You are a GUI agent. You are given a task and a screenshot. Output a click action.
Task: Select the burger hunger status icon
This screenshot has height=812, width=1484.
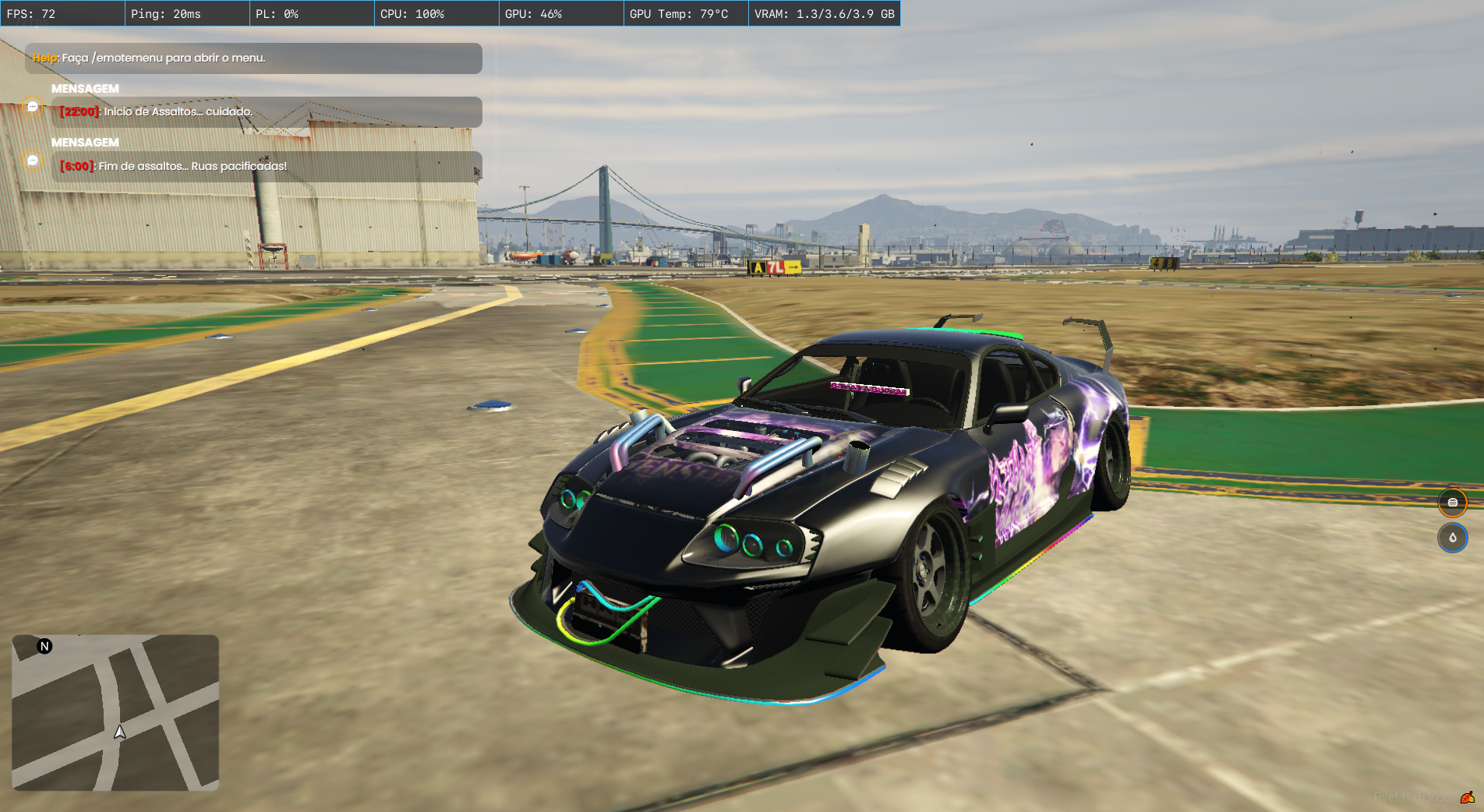(1452, 503)
